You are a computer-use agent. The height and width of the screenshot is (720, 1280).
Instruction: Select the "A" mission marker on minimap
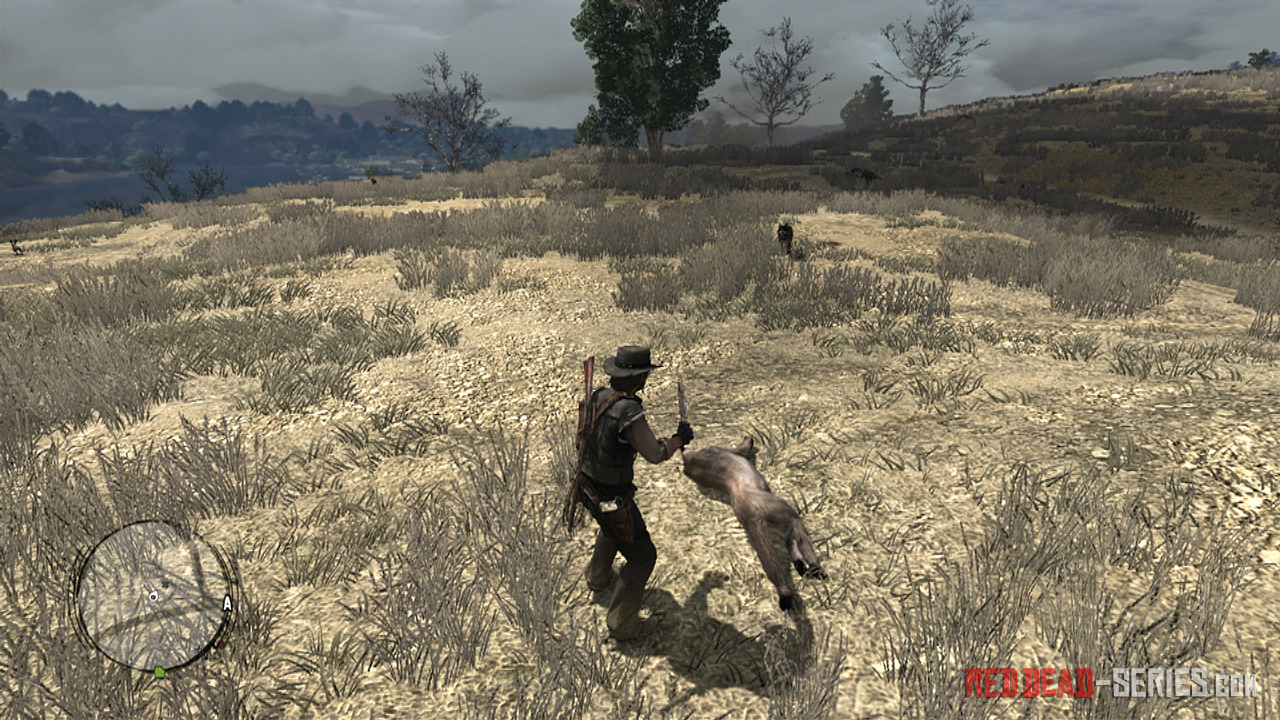[227, 603]
